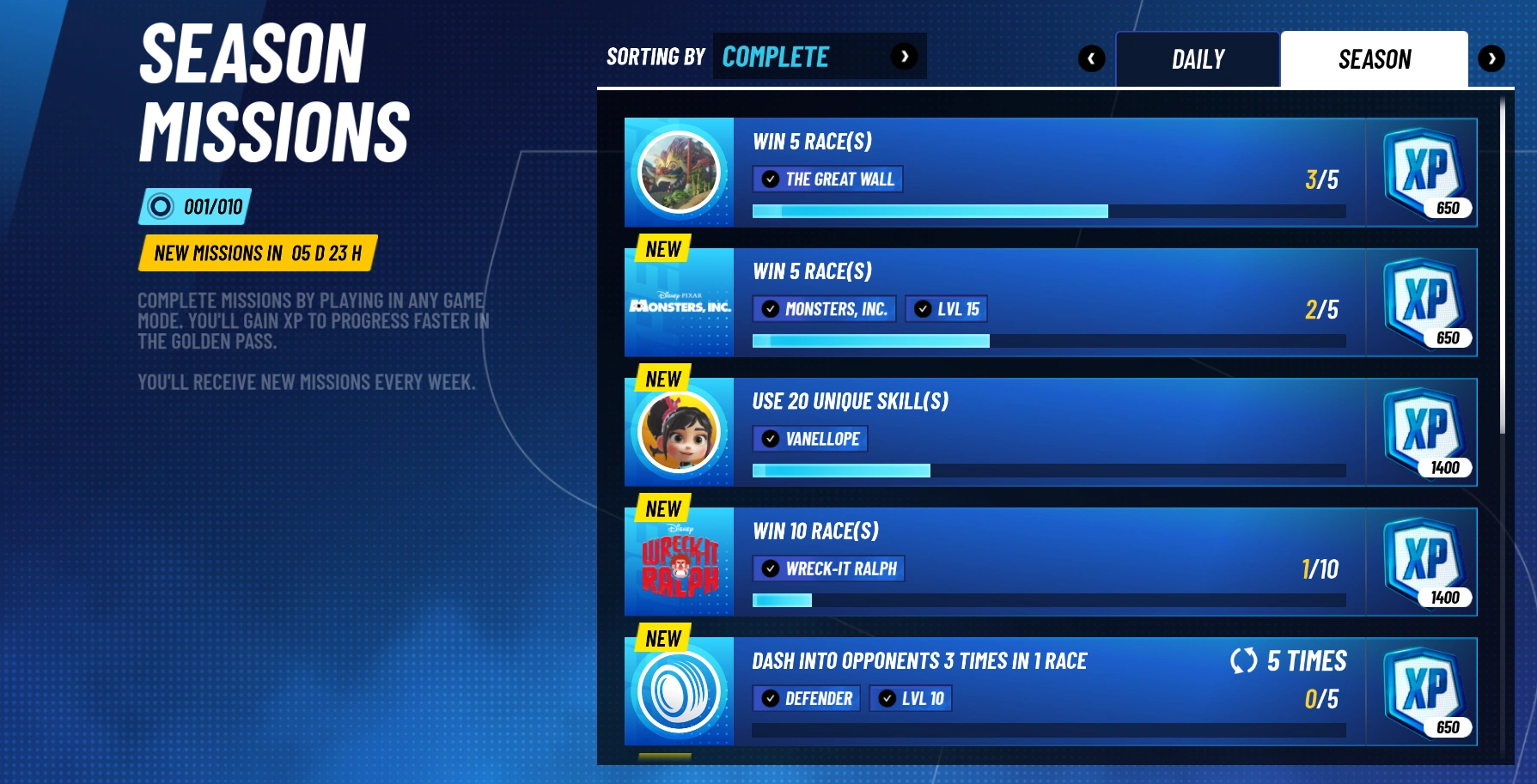
Task: Toggle the Defender checkmark tag
Action: (806, 698)
